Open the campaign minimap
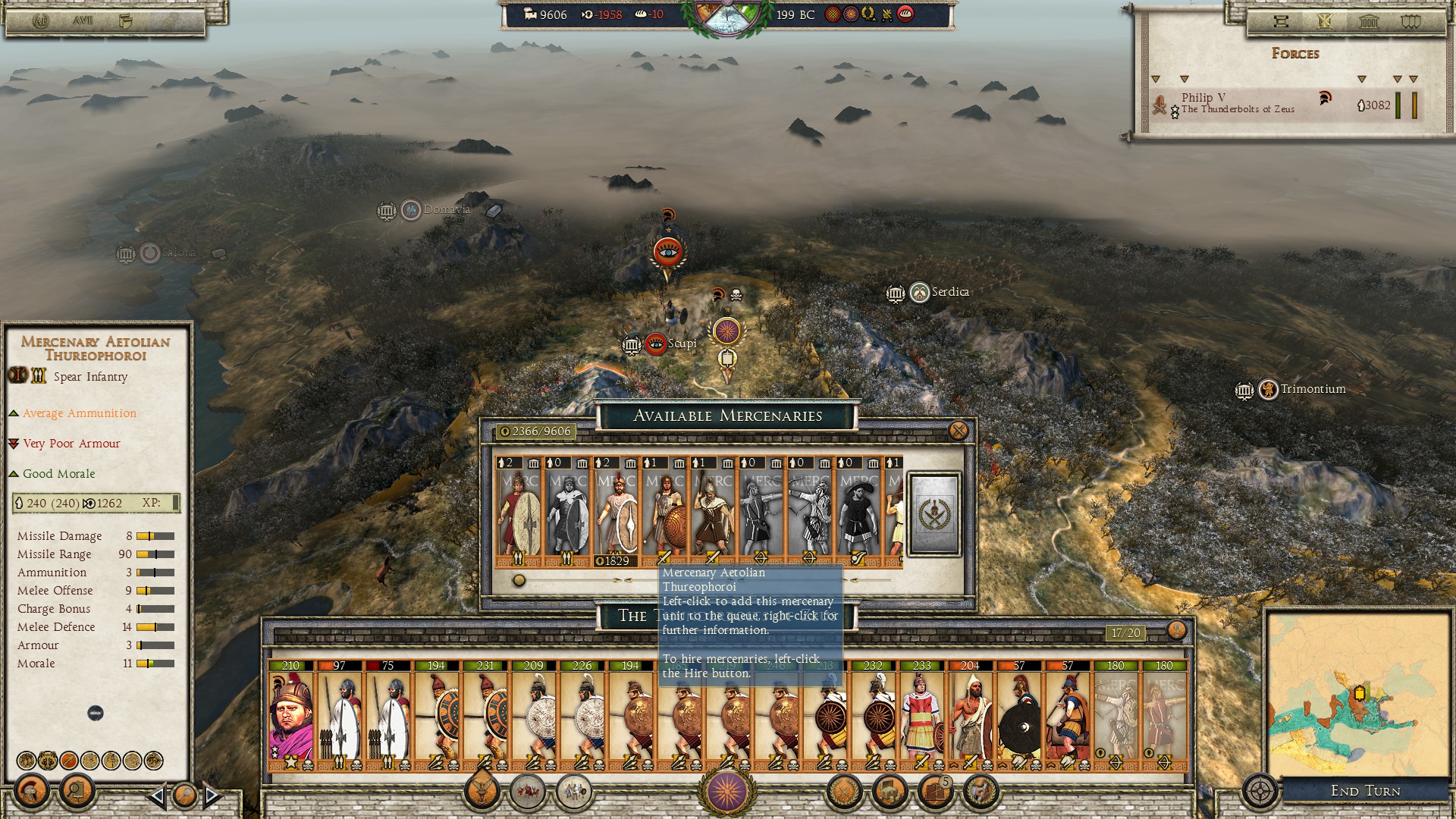The image size is (1456, 819). click(x=1357, y=694)
